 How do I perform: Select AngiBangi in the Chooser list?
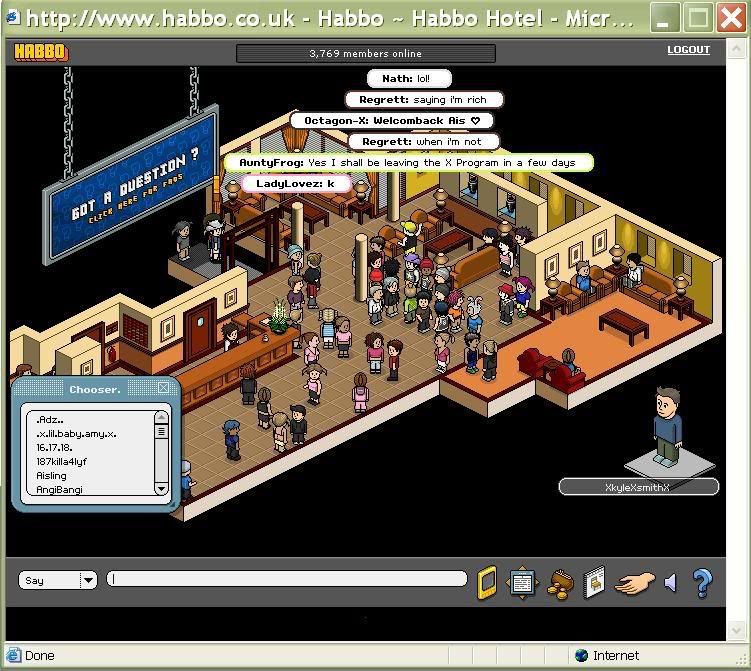pos(59,490)
